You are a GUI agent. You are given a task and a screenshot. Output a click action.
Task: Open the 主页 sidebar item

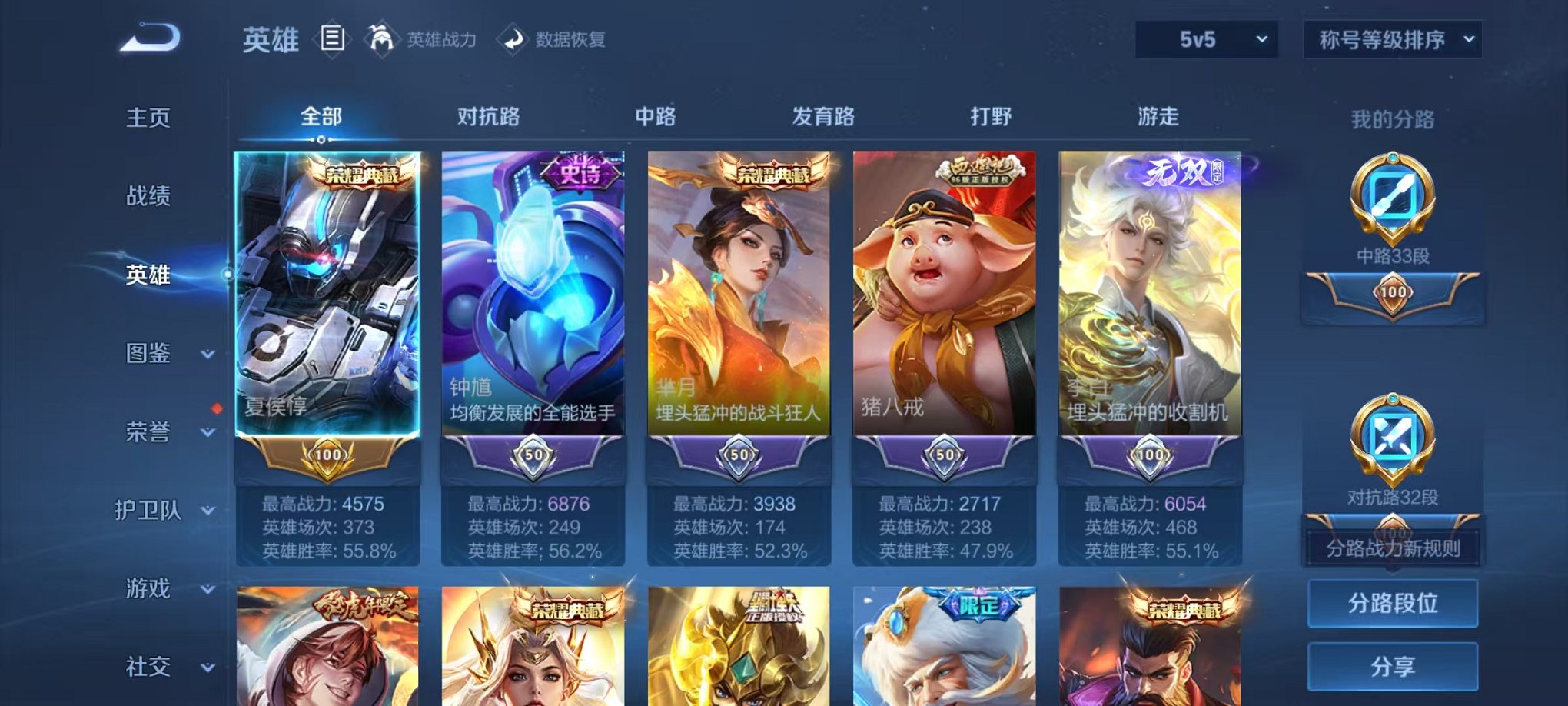(x=148, y=117)
